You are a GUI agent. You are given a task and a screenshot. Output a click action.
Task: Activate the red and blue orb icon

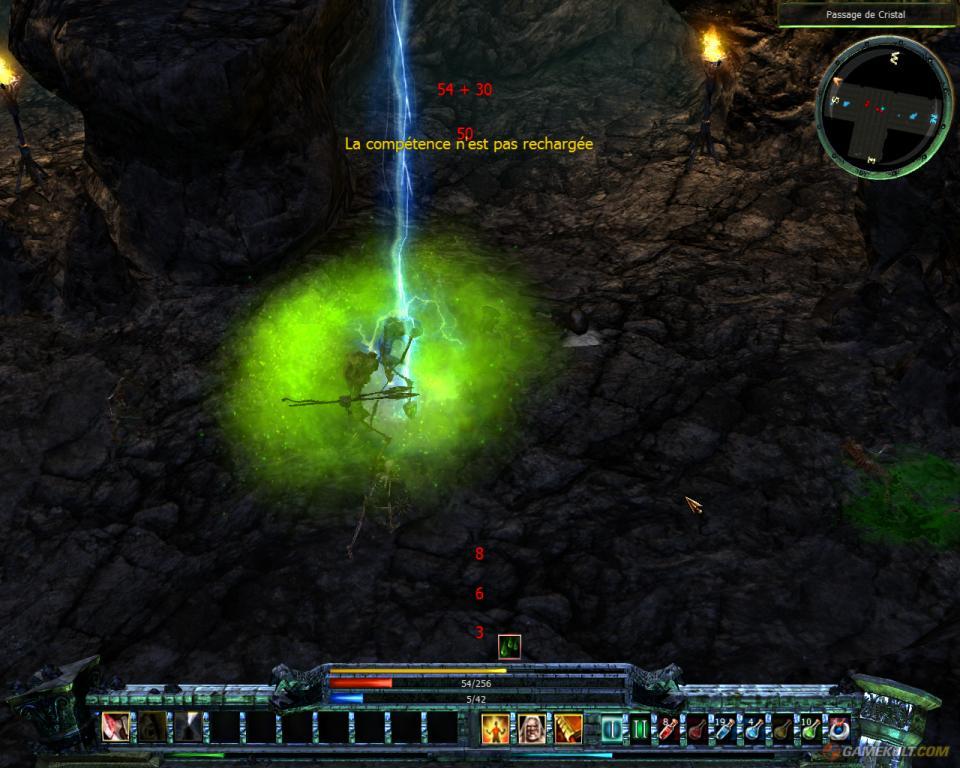click(x=838, y=729)
